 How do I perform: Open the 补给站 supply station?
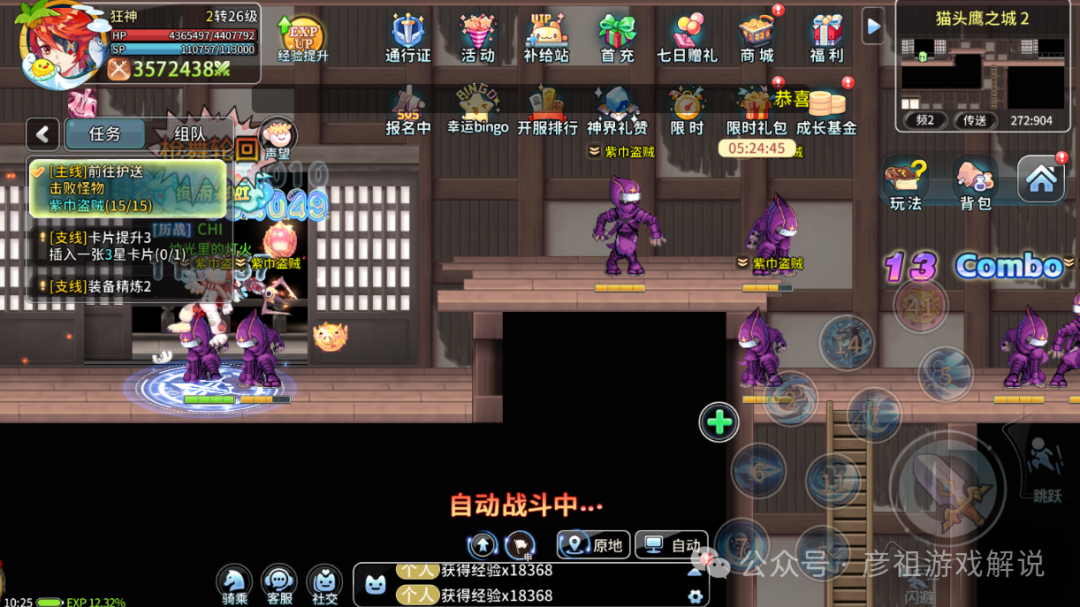click(x=546, y=37)
